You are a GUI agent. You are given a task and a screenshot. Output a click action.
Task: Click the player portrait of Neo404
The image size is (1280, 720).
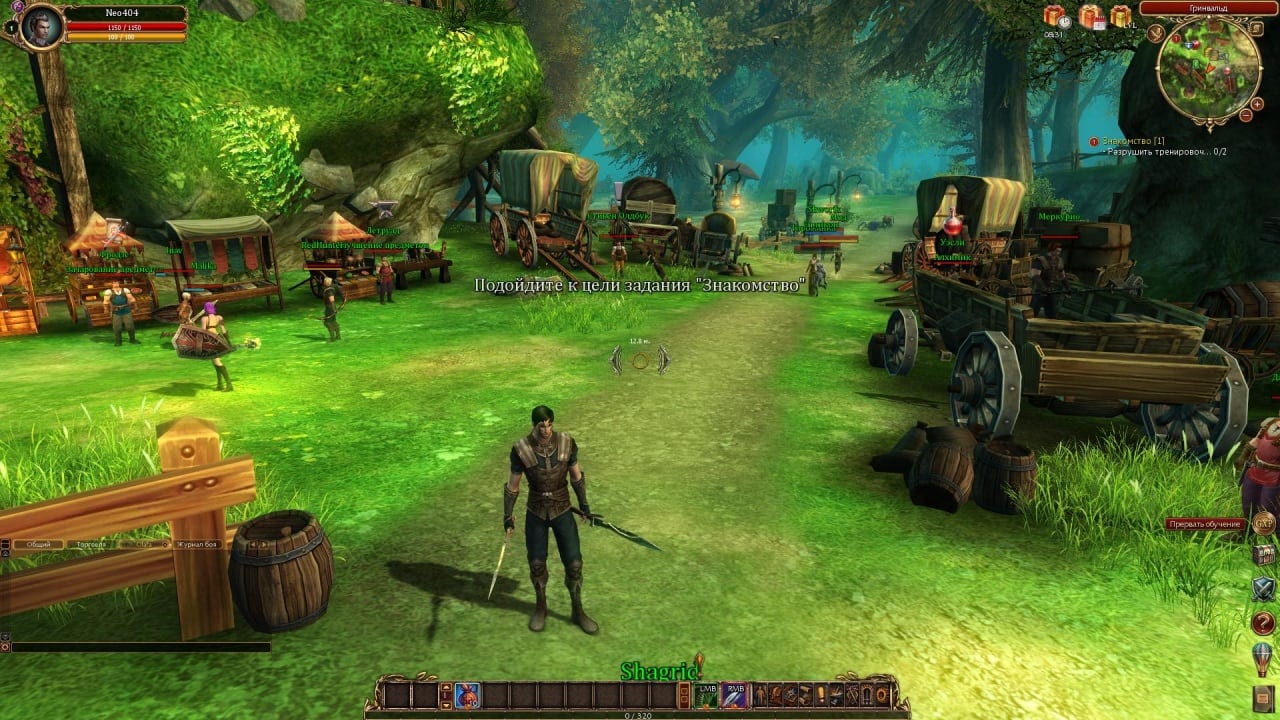41,25
